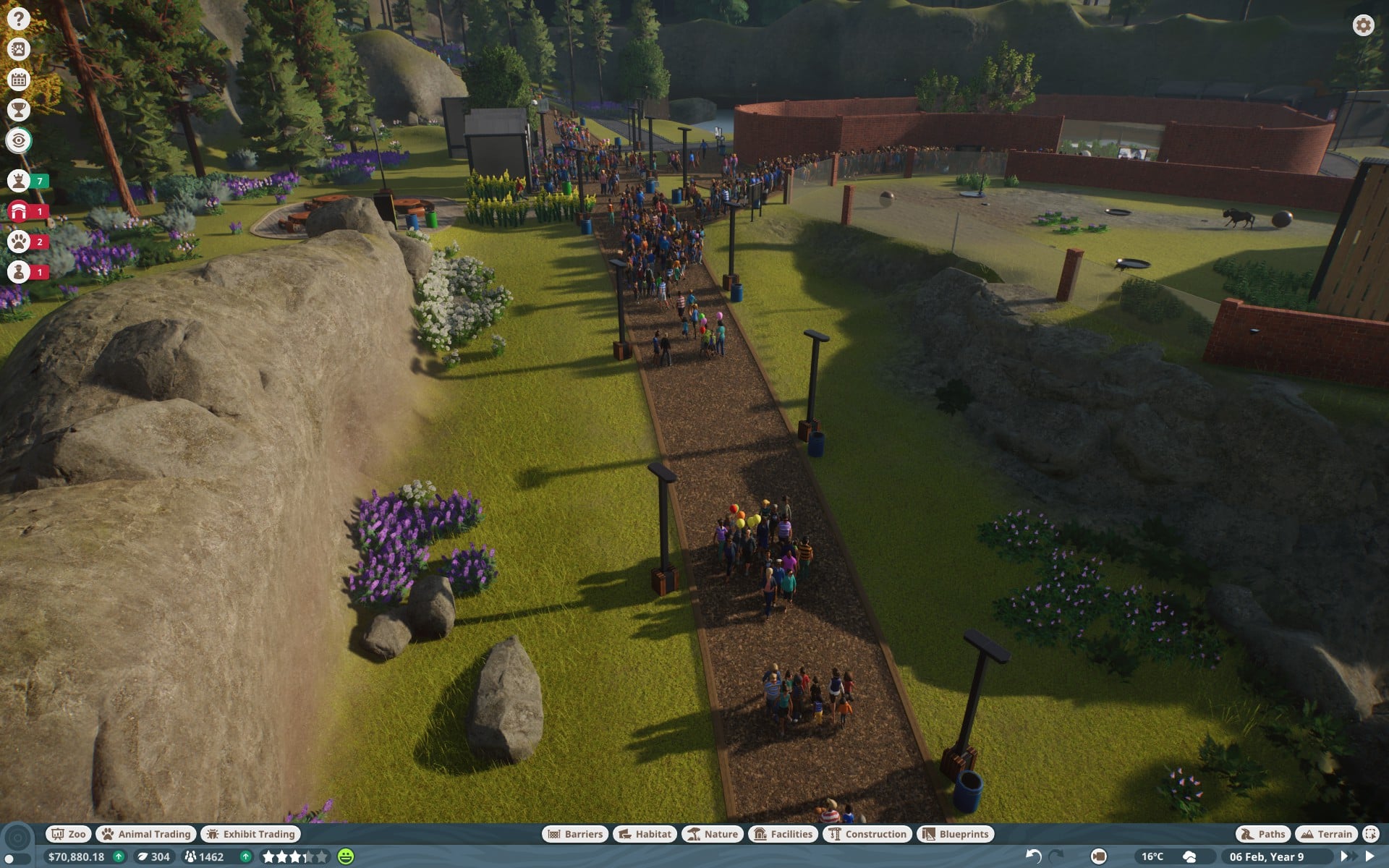Open Exhibit Trading
This screenshot has height=868, width=1389.
tap(251, 834)
